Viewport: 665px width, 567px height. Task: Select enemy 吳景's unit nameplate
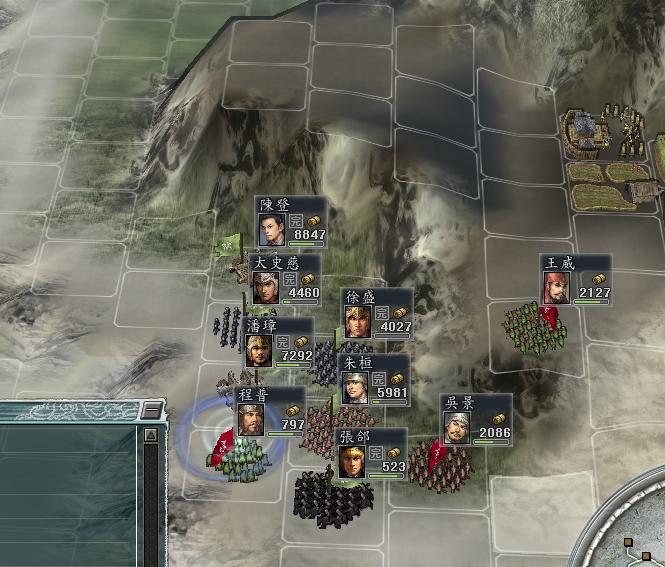(x=476, y=419)
